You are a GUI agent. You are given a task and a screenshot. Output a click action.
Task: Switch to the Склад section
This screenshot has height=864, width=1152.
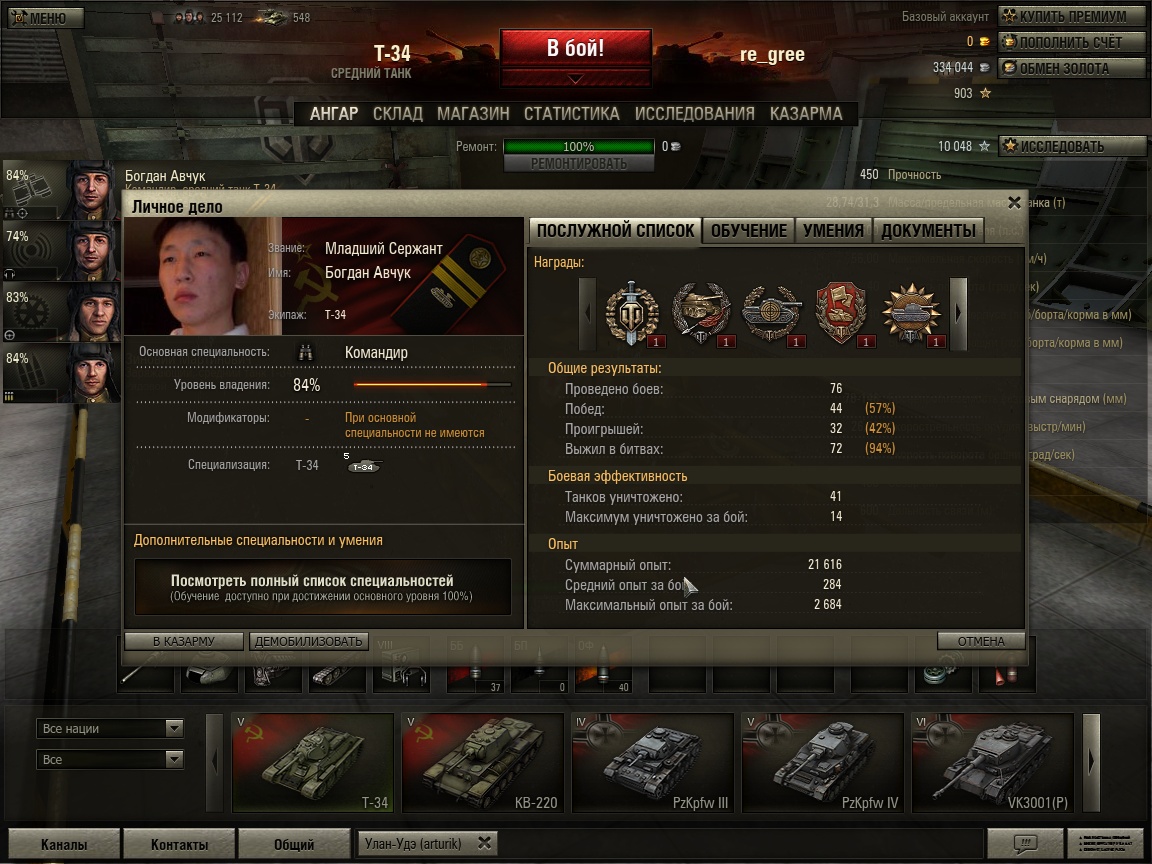397,114
